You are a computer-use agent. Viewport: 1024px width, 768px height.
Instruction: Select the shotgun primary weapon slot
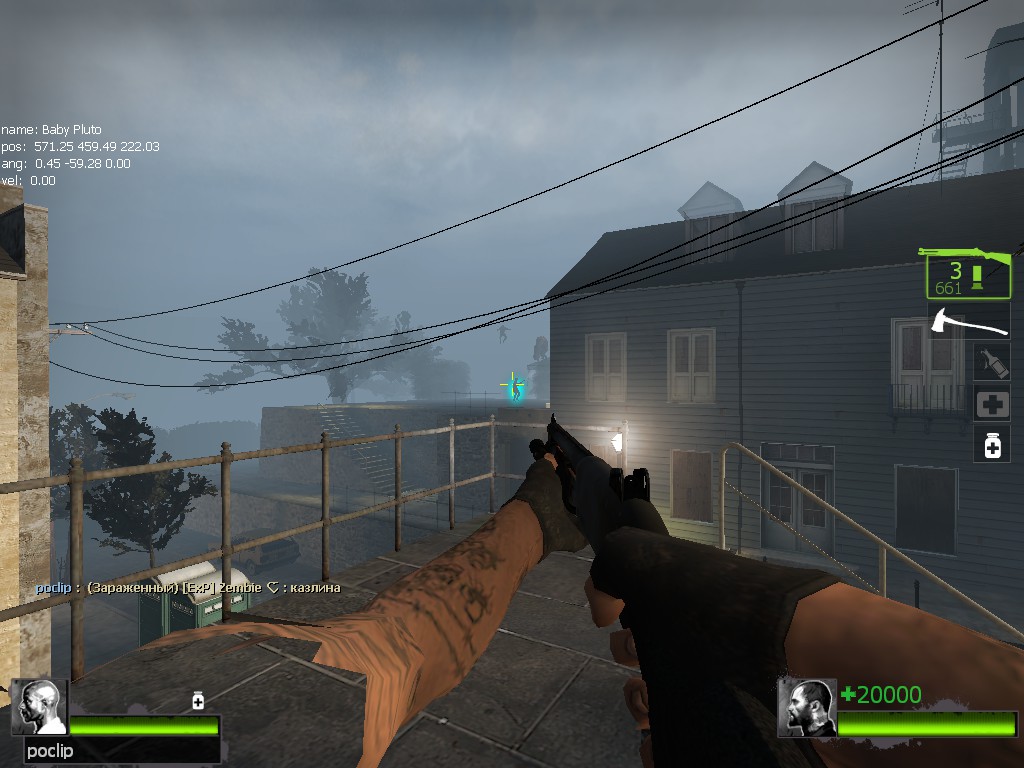967,272
